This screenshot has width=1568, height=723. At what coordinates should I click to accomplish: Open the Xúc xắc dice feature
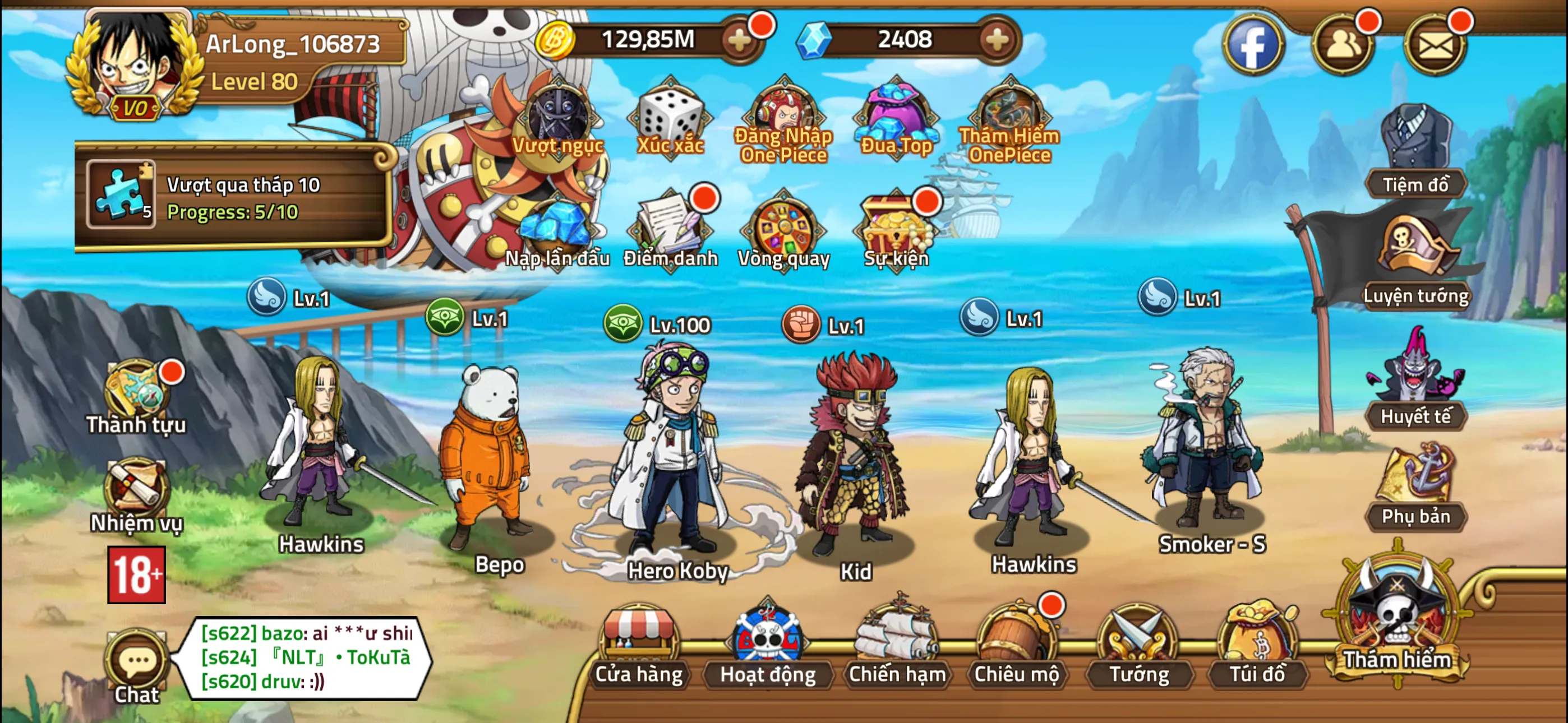tap(671, 119)
